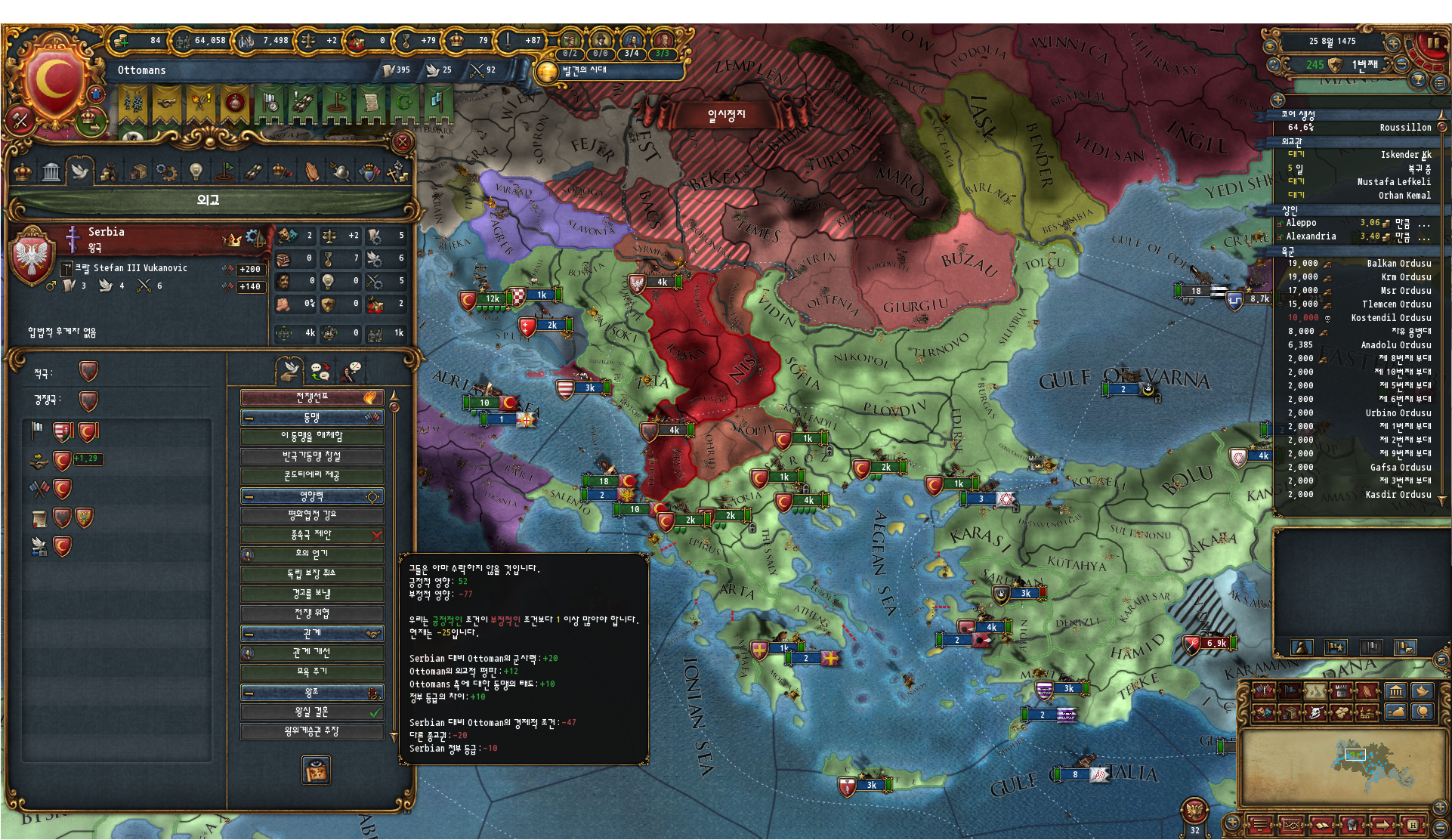Switch to the lightbulb technology tab
Image resolution: width=1452 pixels, height=840 pixels.
196,172
